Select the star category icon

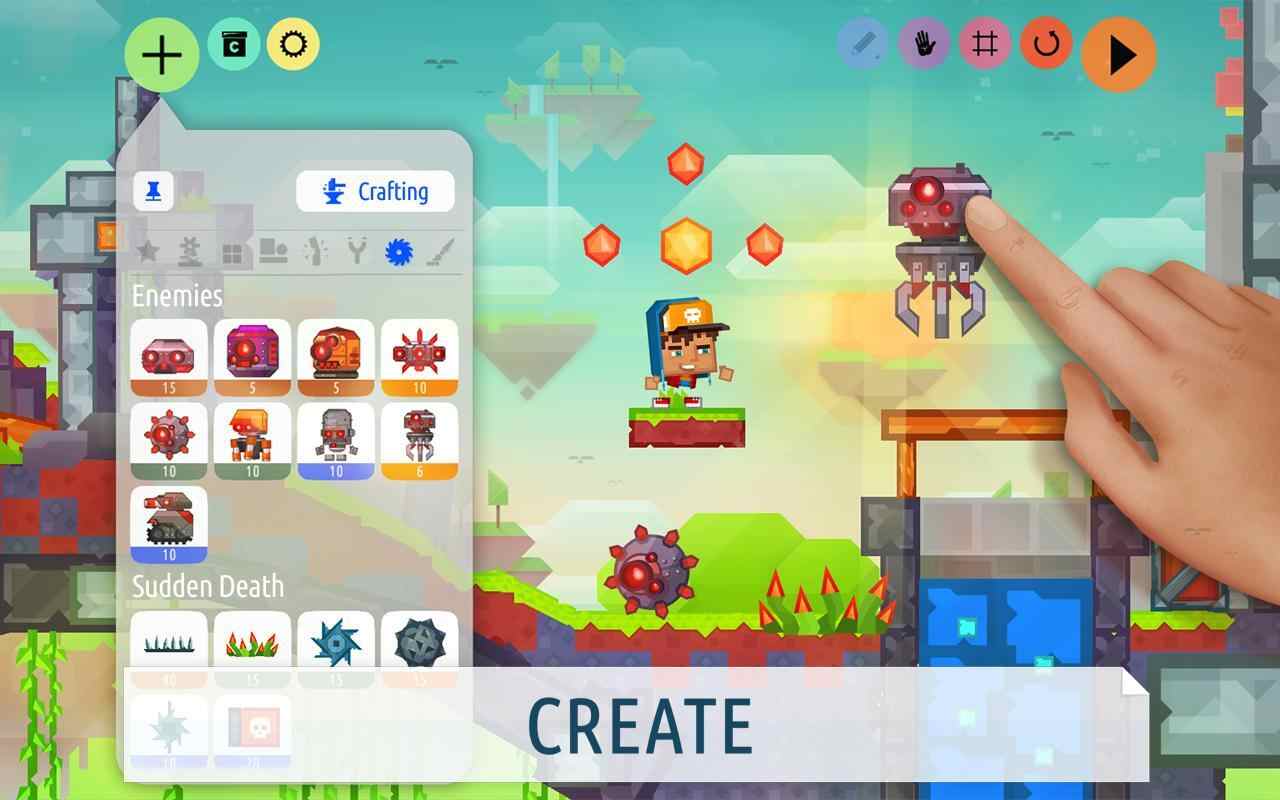click(146, 252)
